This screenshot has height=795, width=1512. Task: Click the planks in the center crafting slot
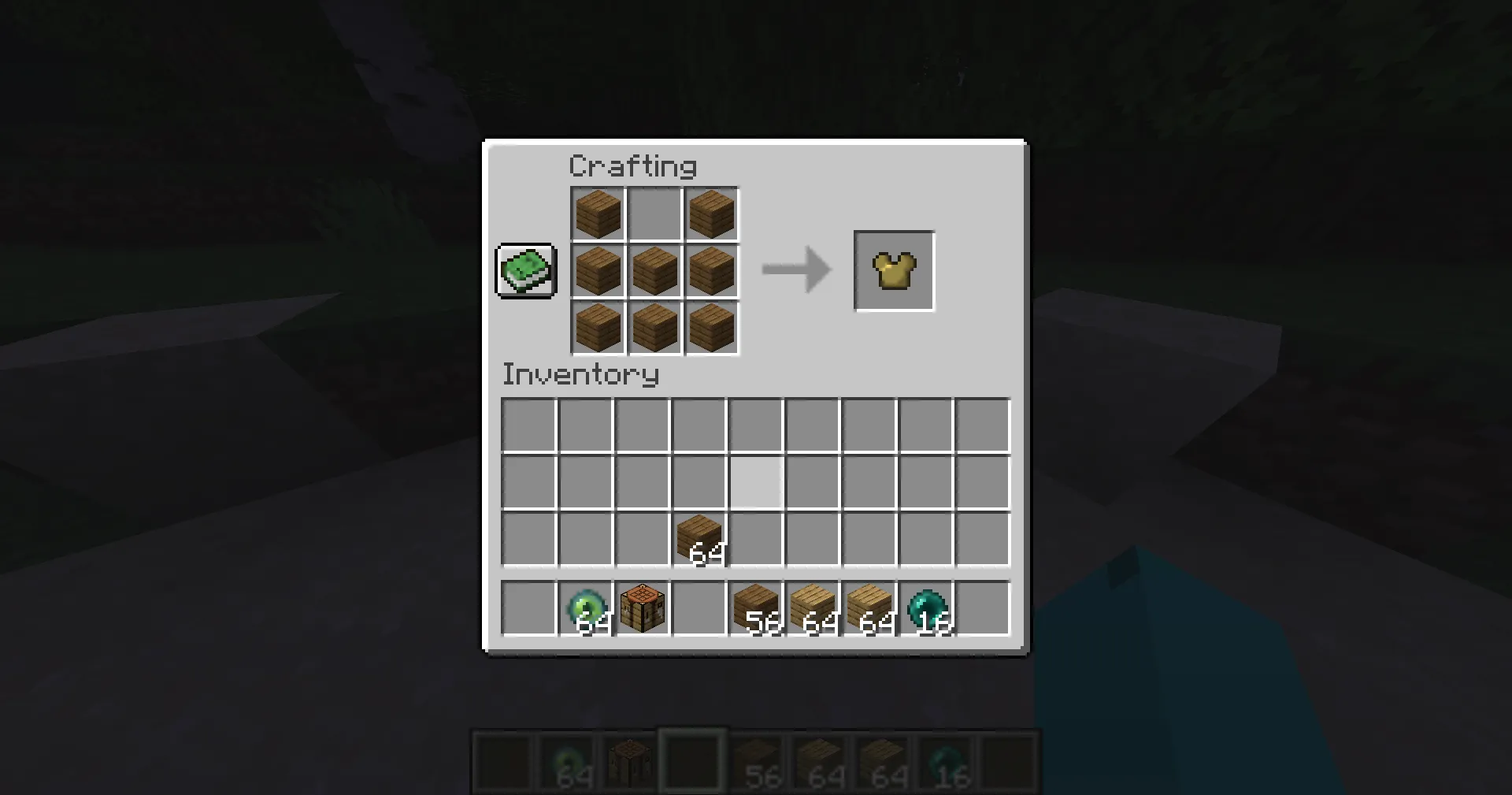coord(654,271)
